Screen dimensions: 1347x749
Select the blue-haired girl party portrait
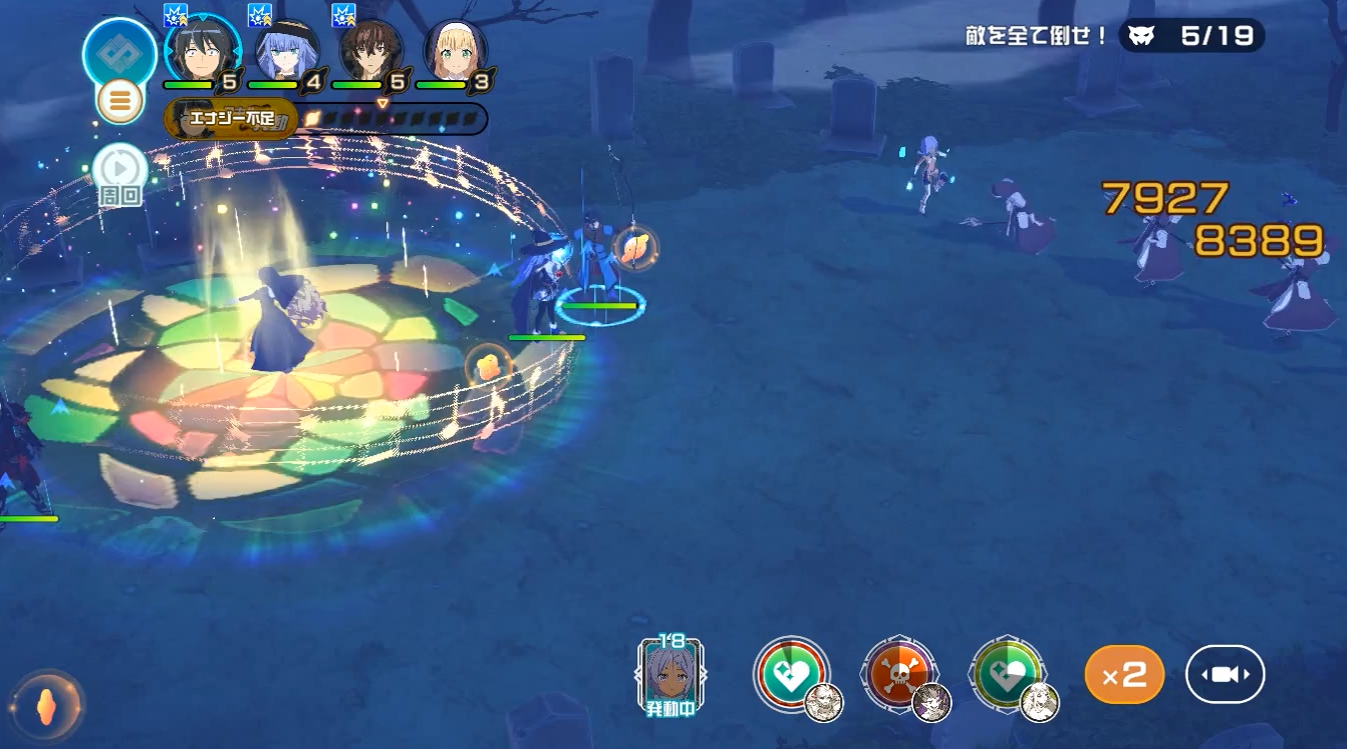(287, 50)
